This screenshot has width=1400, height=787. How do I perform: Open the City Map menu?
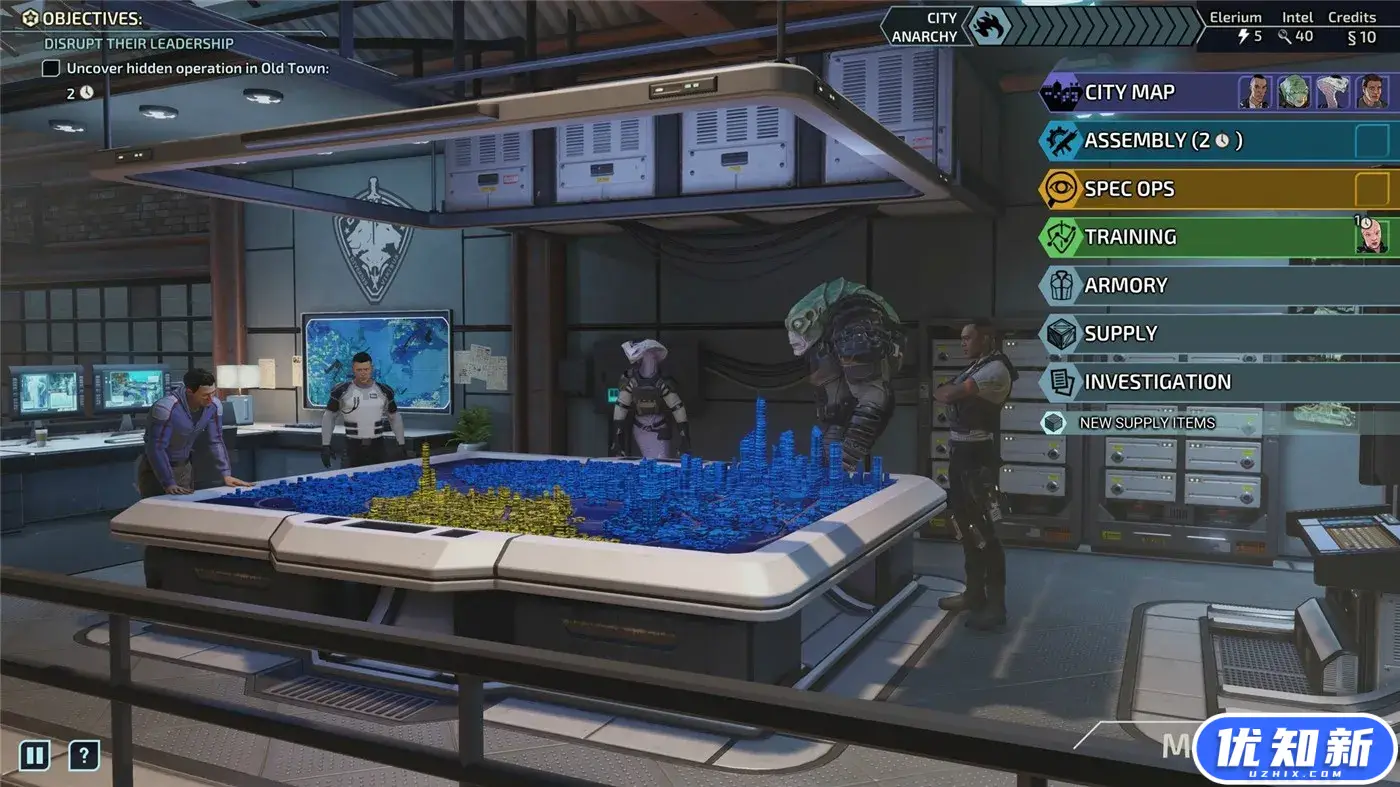pos(1130,93)
